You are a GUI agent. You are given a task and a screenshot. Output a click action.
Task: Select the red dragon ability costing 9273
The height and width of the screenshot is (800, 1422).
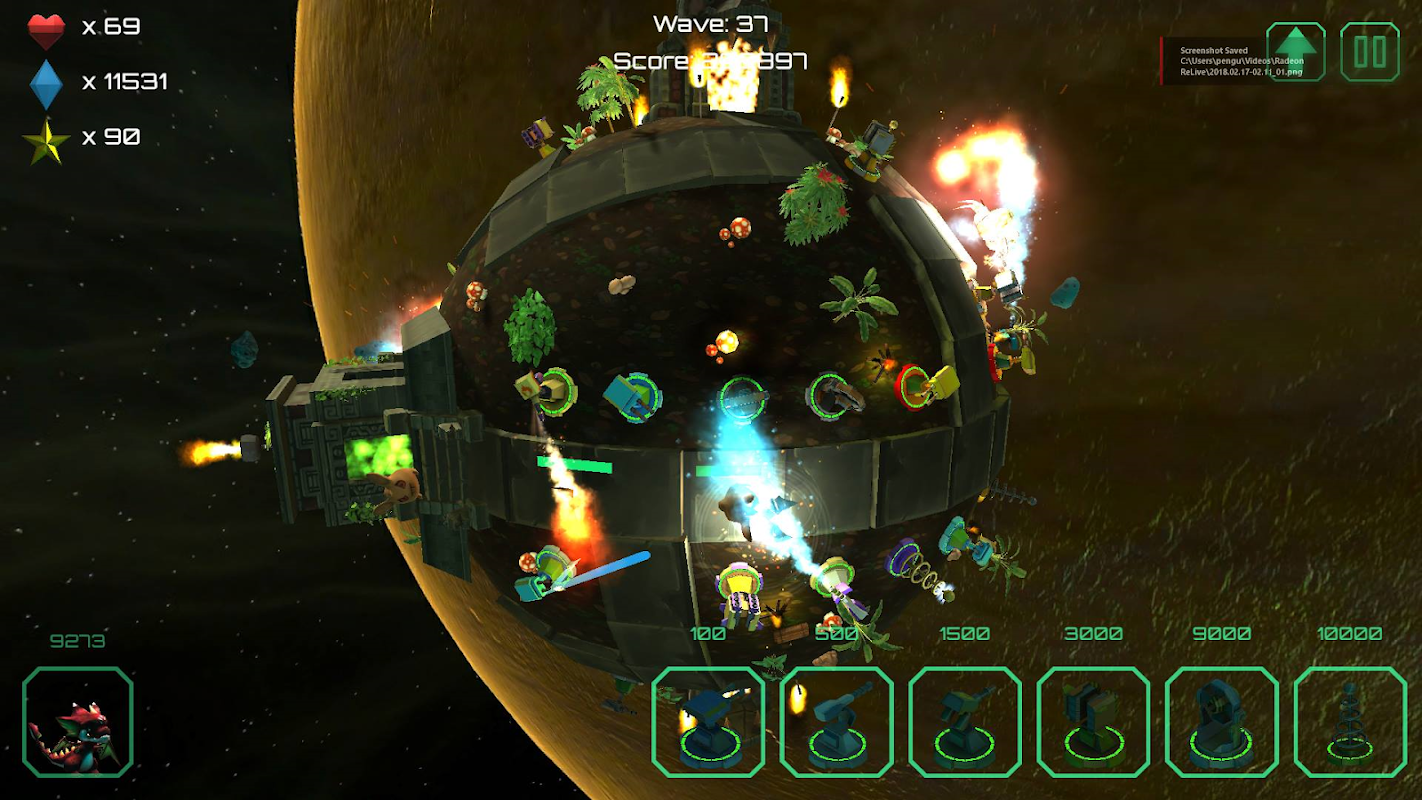click(78, 722)
